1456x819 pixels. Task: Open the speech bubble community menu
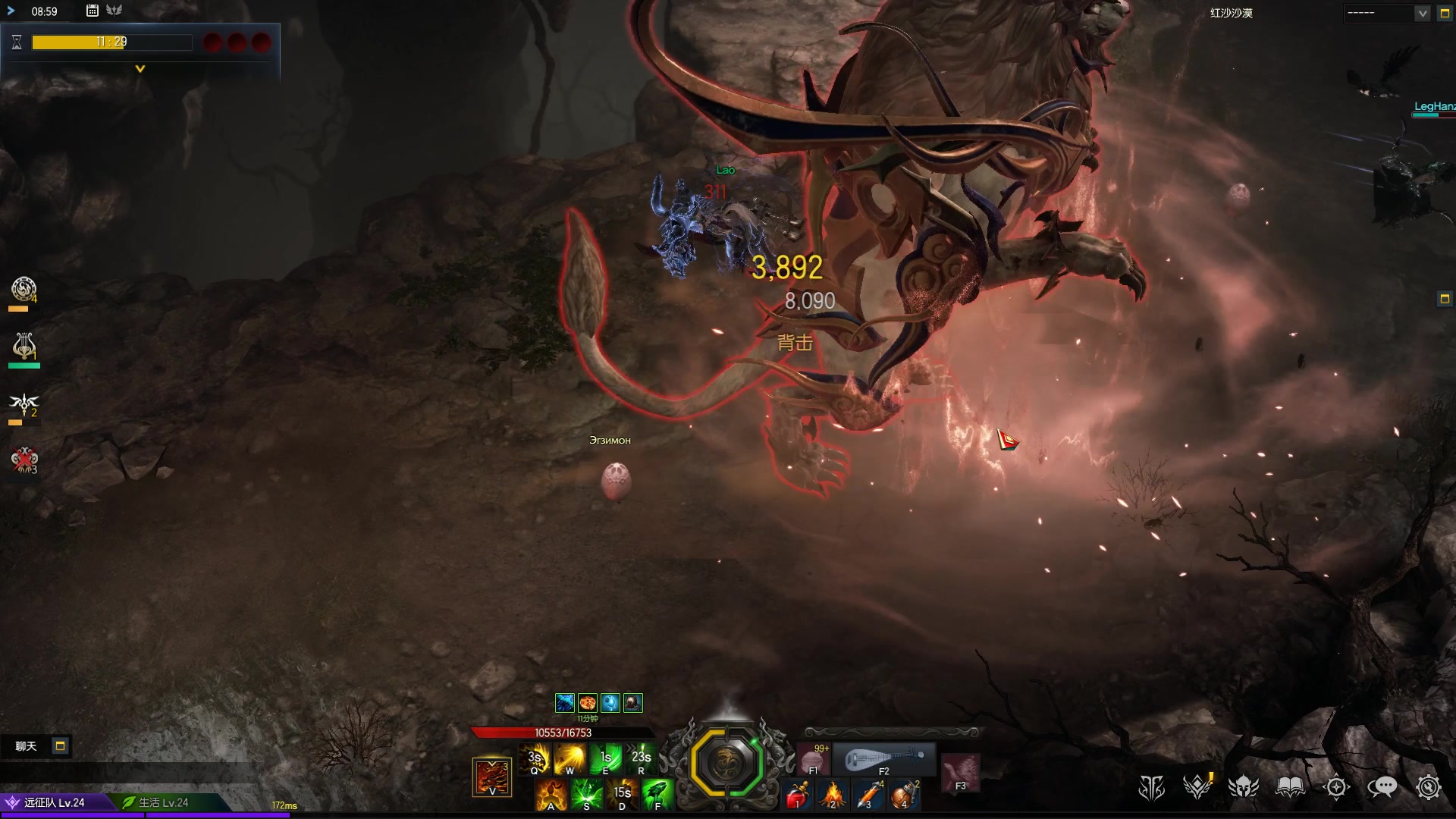tap(1382, 787)
